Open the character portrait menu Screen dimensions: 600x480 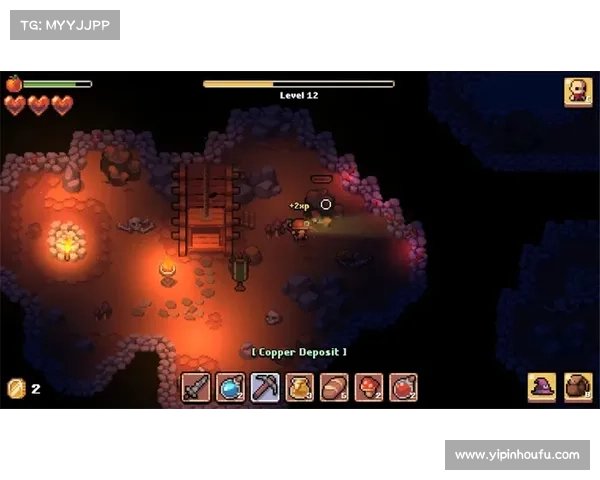pos(577,92)
